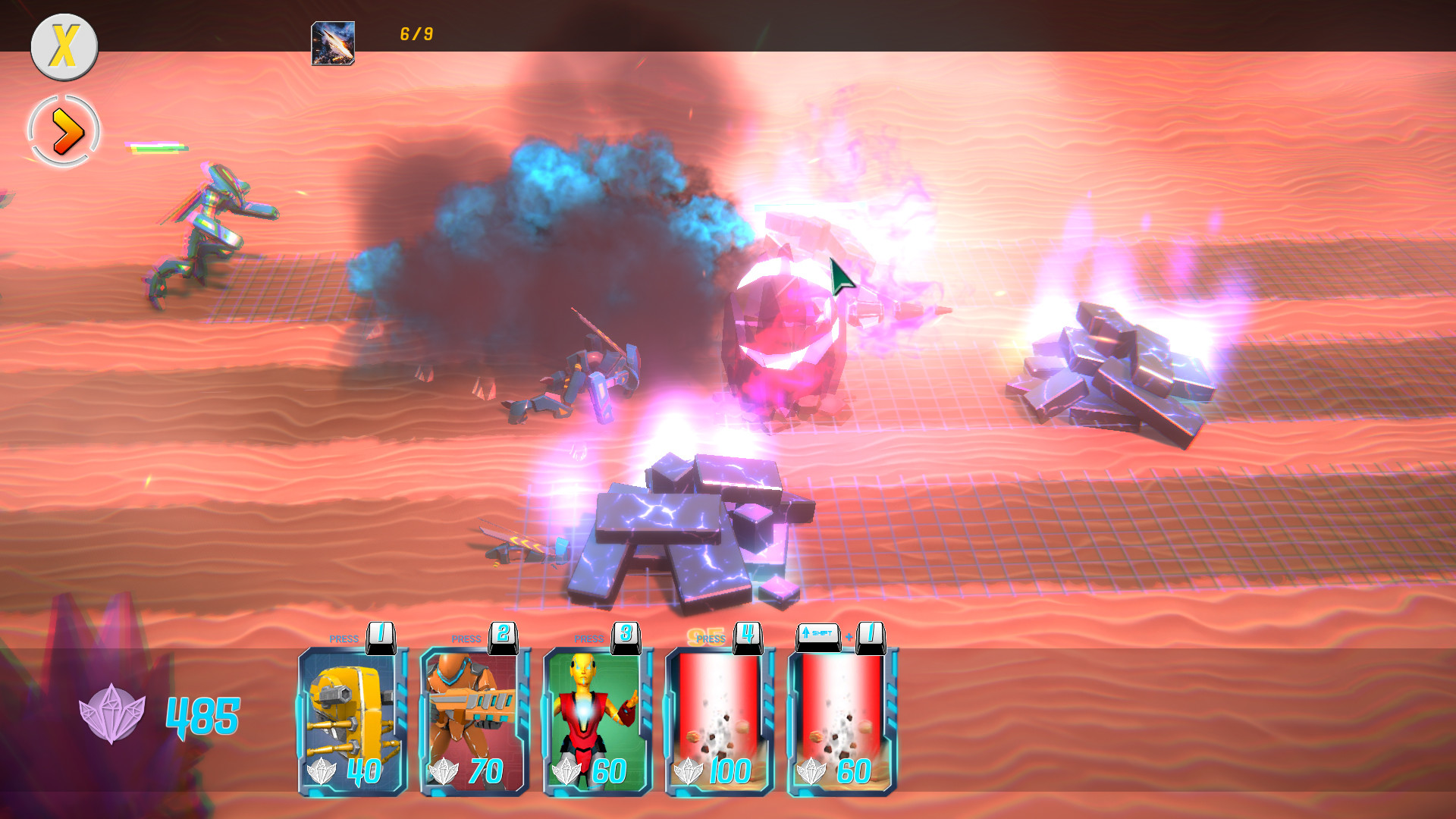The height and width of the screenshot is (819, 1456).
Task: Activate the missile strike ability icon
Action: click(x=332, y=43)
